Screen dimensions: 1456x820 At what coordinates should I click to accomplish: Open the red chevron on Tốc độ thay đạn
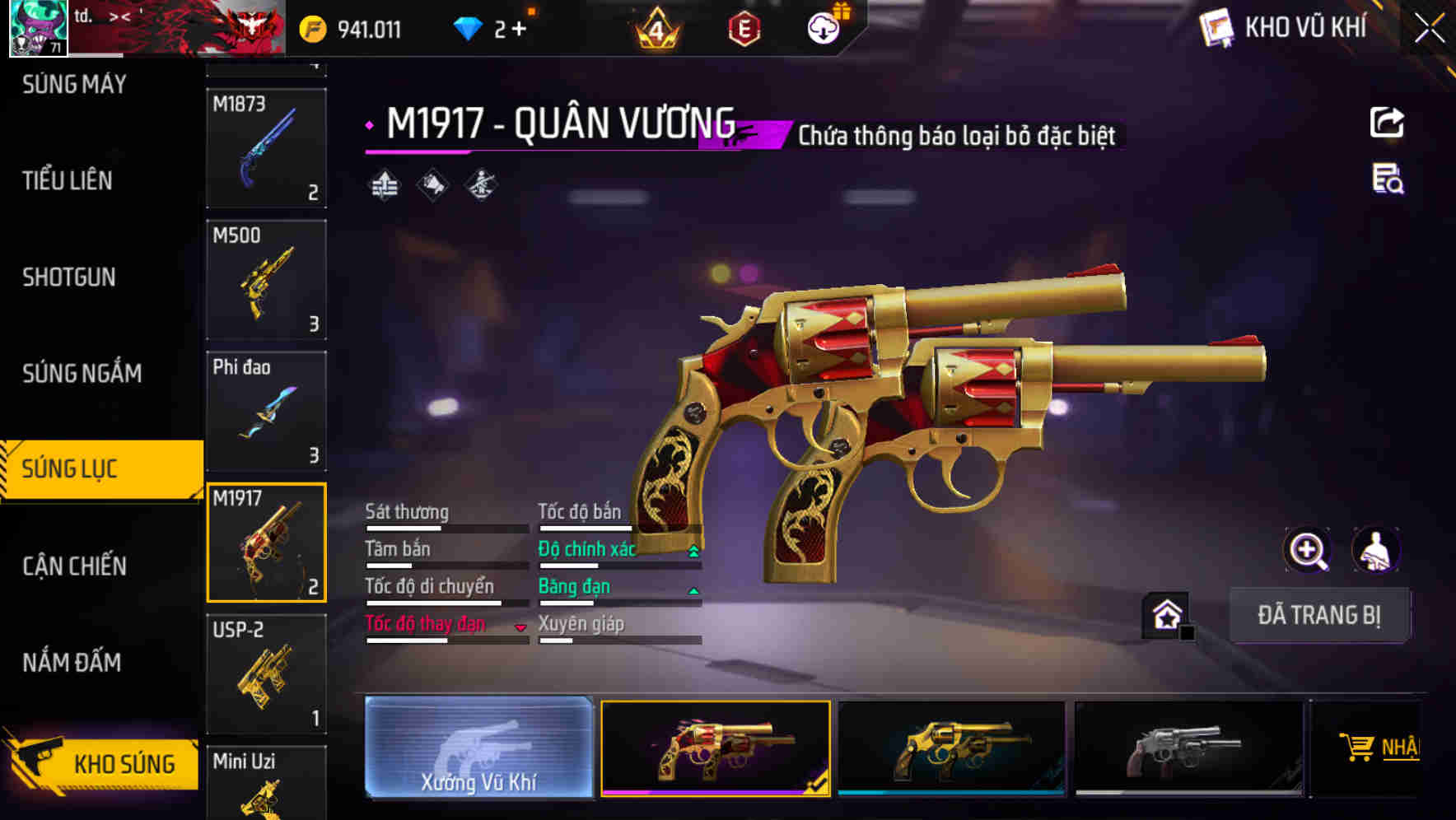(521, 626)
